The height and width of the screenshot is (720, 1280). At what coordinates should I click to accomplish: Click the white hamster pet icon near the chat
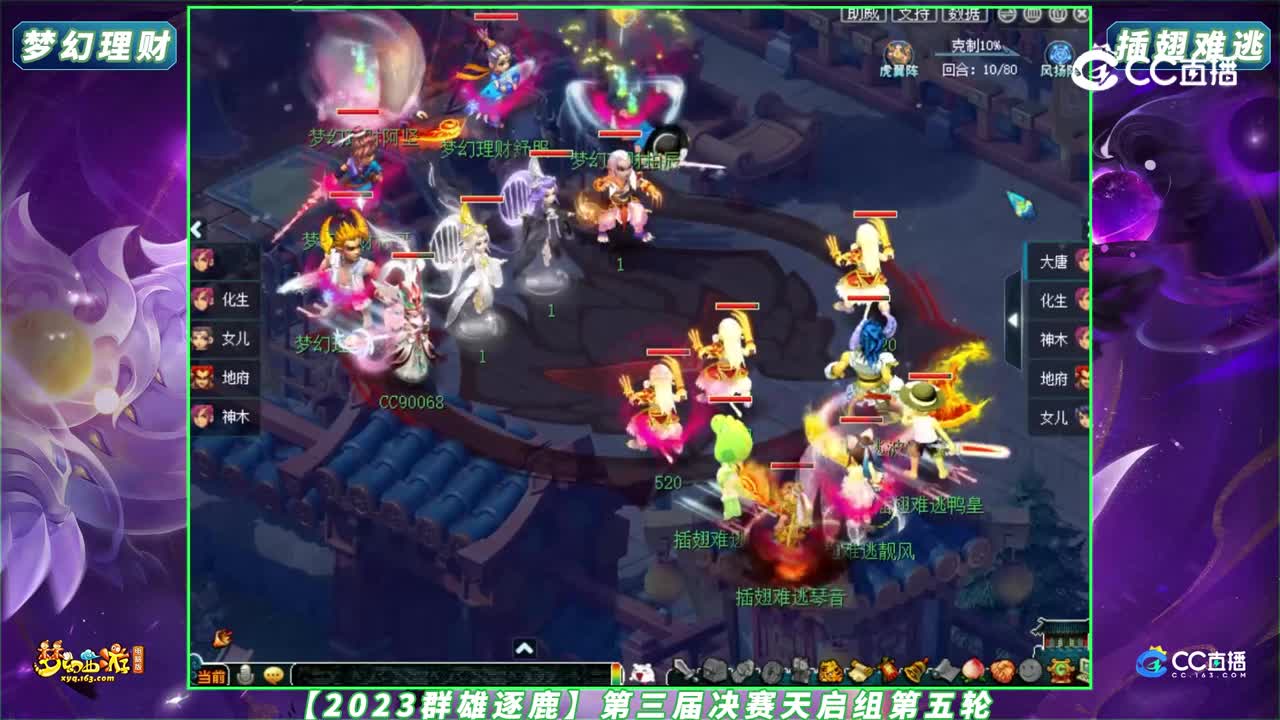click(x=644, y=670)
